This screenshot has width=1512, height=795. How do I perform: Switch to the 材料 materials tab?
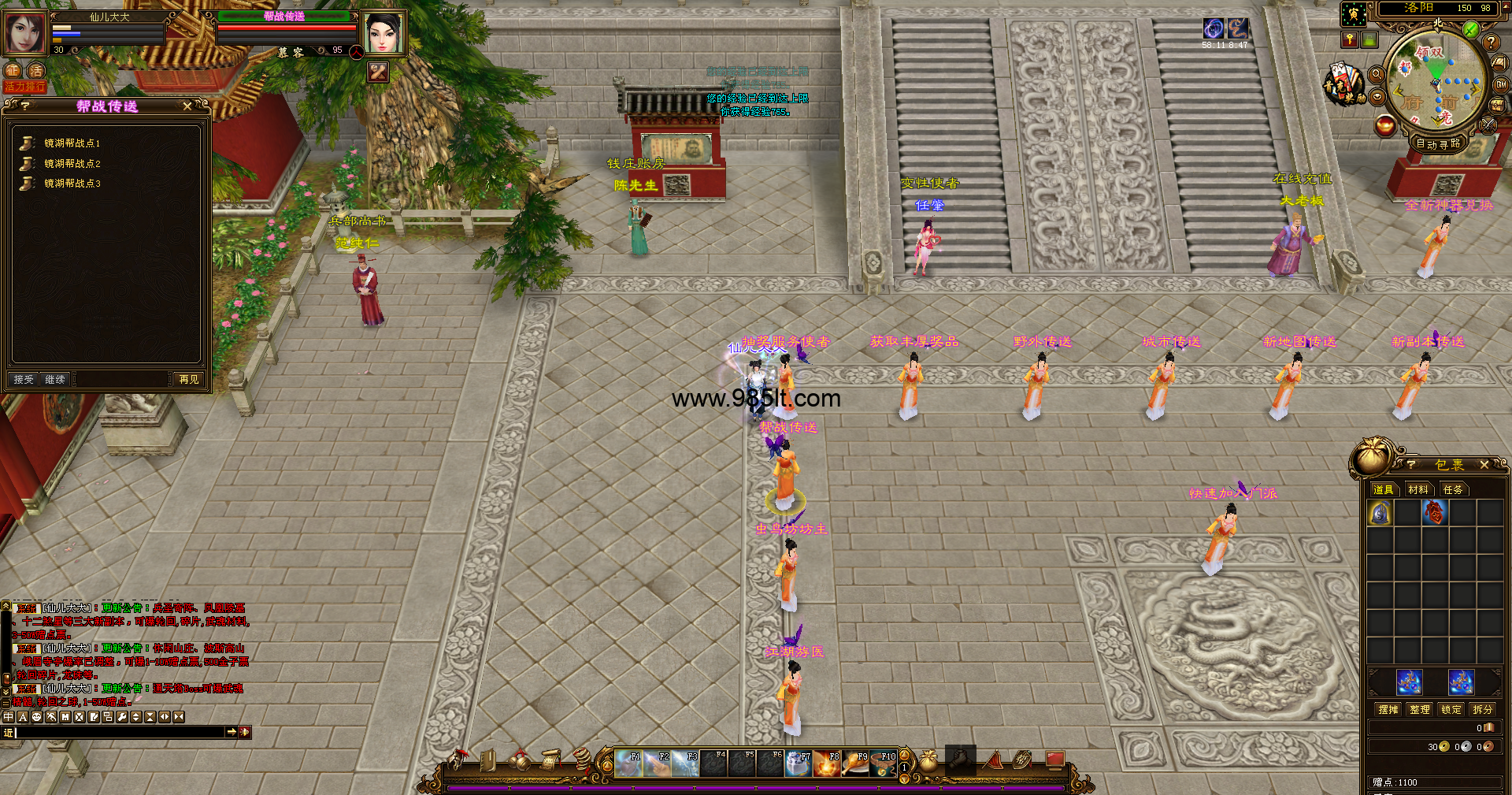coord(1418,490)
